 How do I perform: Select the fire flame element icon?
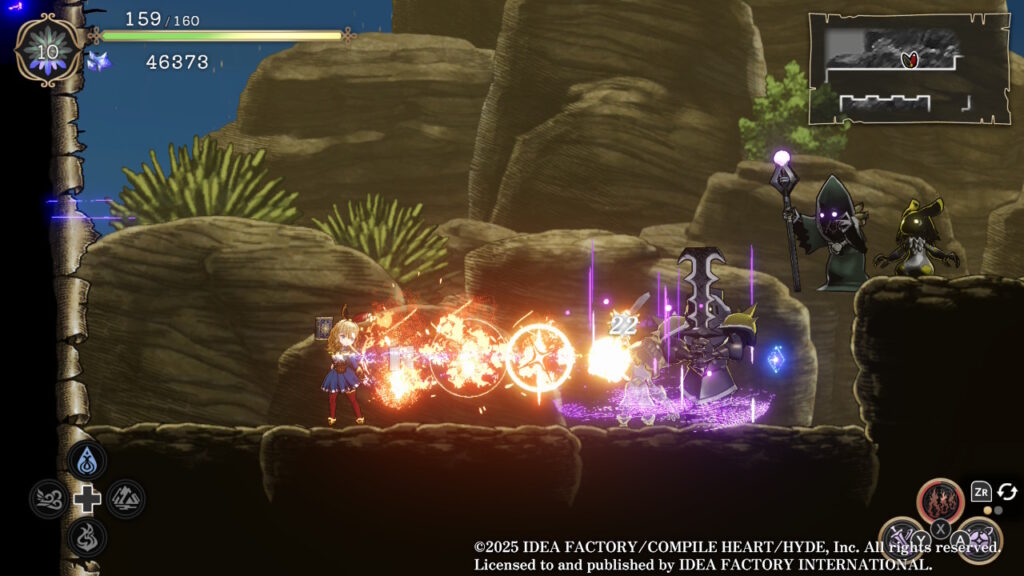pyautogui.click(x=87, y=536)
